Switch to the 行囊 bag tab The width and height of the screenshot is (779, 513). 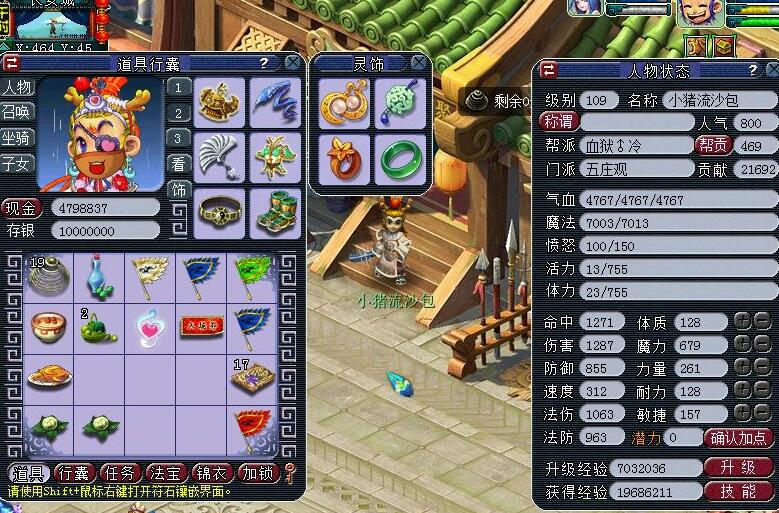point(74,473)
